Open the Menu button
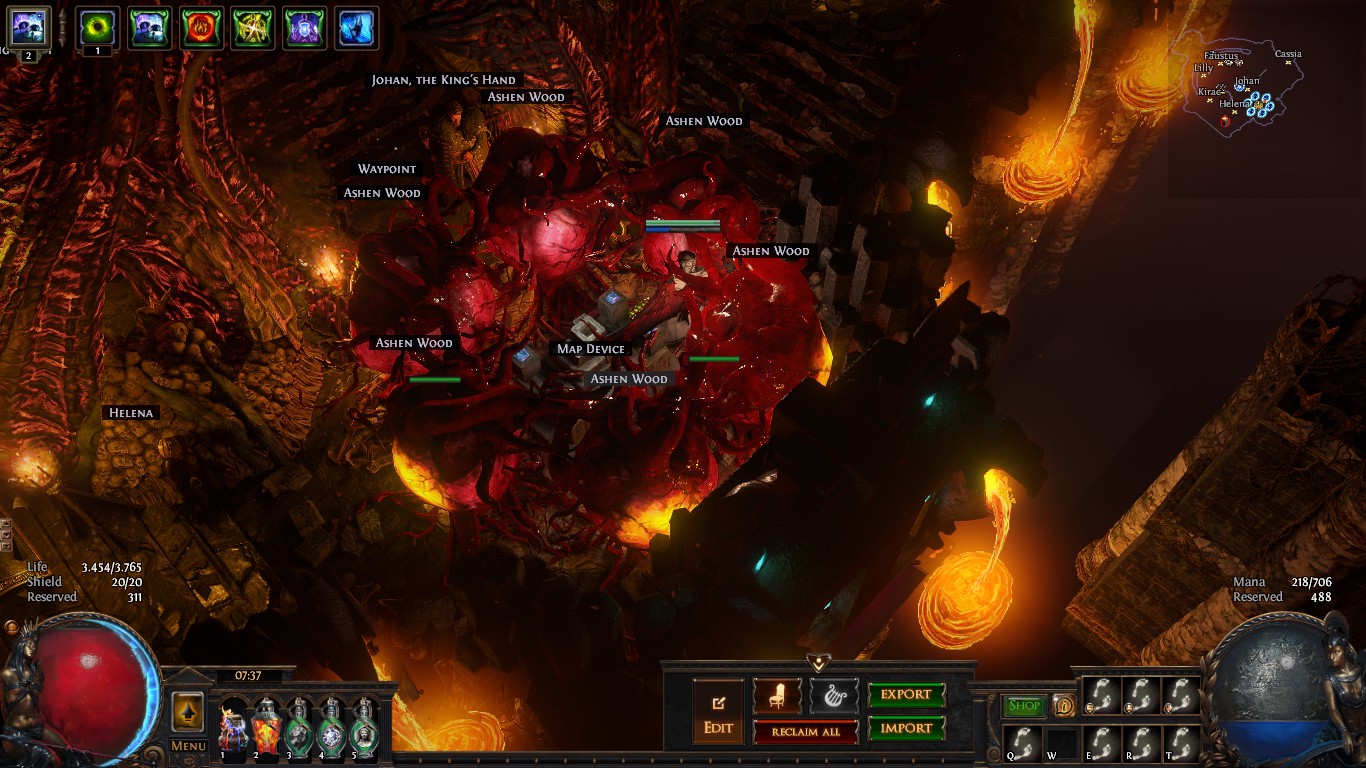This screenshot has width=1366, height=768. 188,745
